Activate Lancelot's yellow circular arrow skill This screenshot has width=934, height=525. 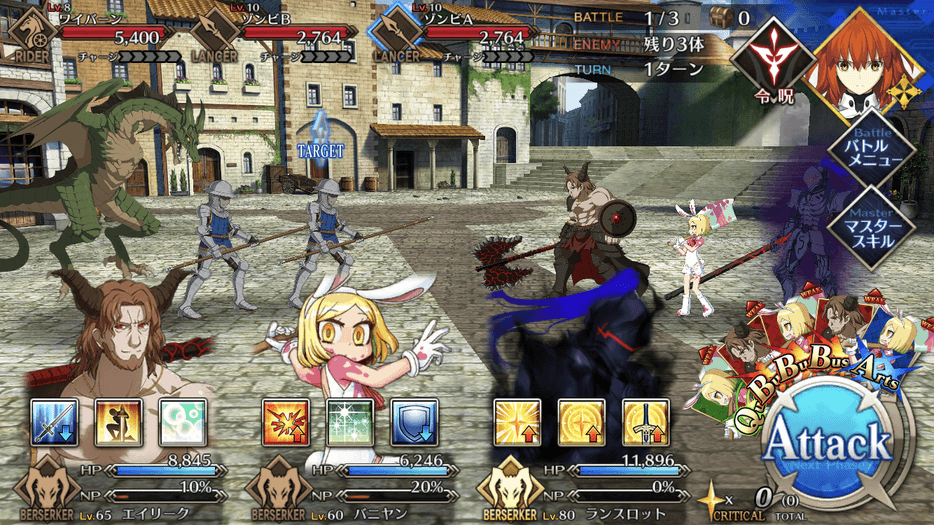coord(582,423)
